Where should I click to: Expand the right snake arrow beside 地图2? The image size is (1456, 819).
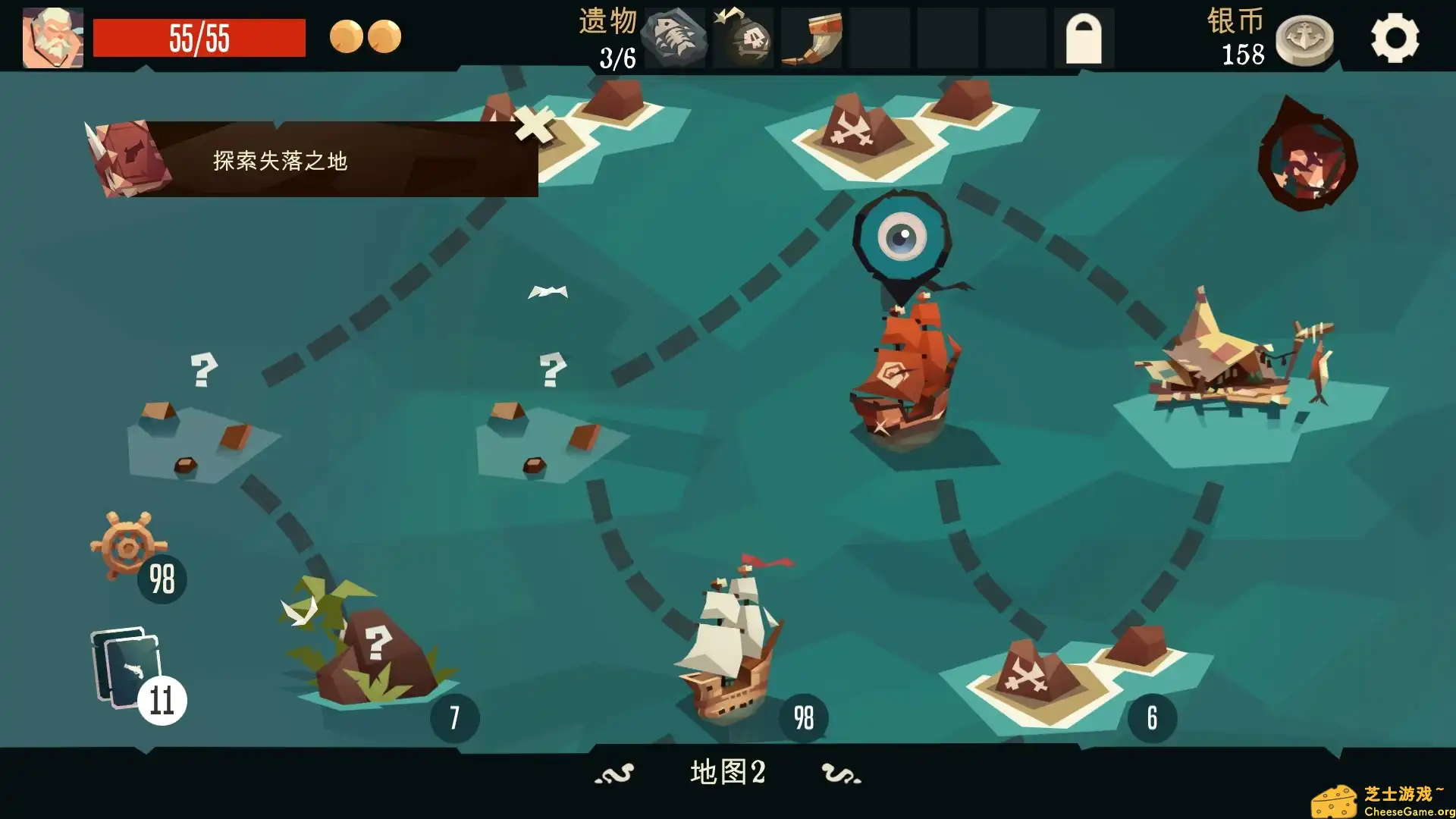[x=842, y=773]
